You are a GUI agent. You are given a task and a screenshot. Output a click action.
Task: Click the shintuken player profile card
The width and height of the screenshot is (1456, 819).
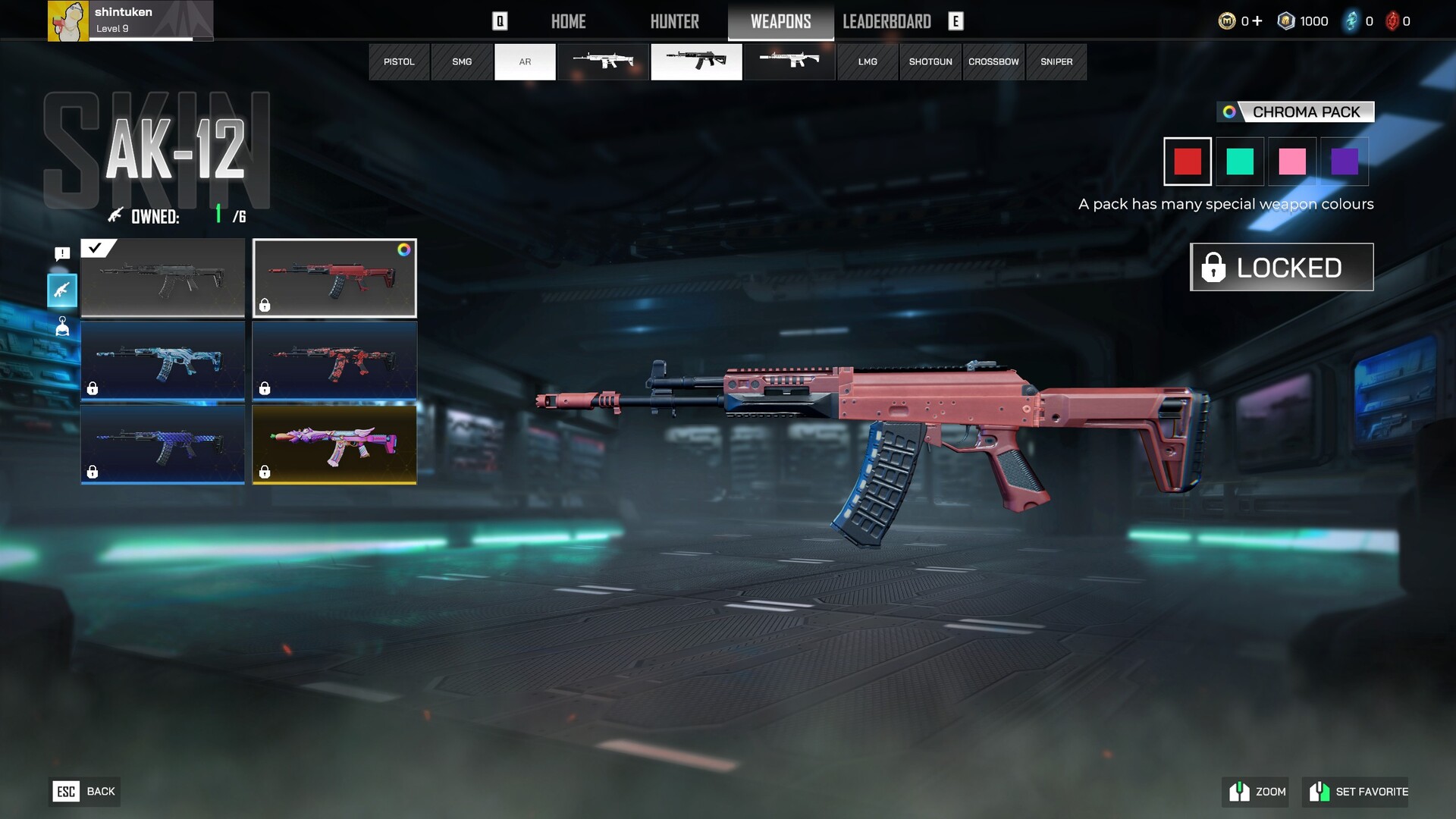pos(129,20)
